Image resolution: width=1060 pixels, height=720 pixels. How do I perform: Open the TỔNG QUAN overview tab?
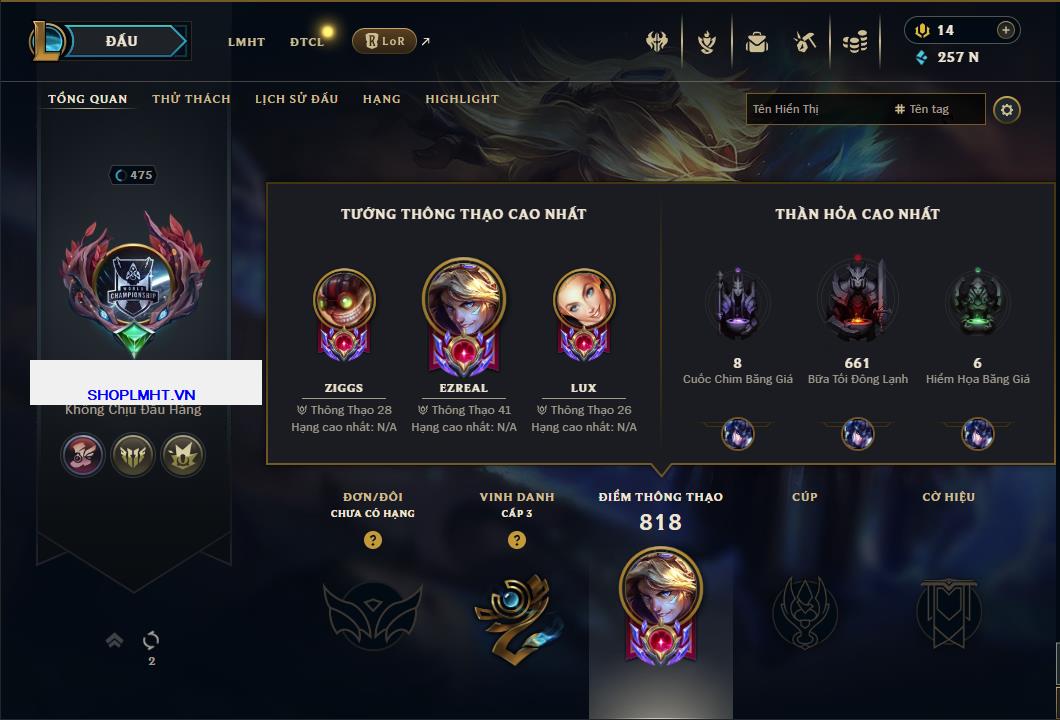pyautogui.click(x=88, y=99)
